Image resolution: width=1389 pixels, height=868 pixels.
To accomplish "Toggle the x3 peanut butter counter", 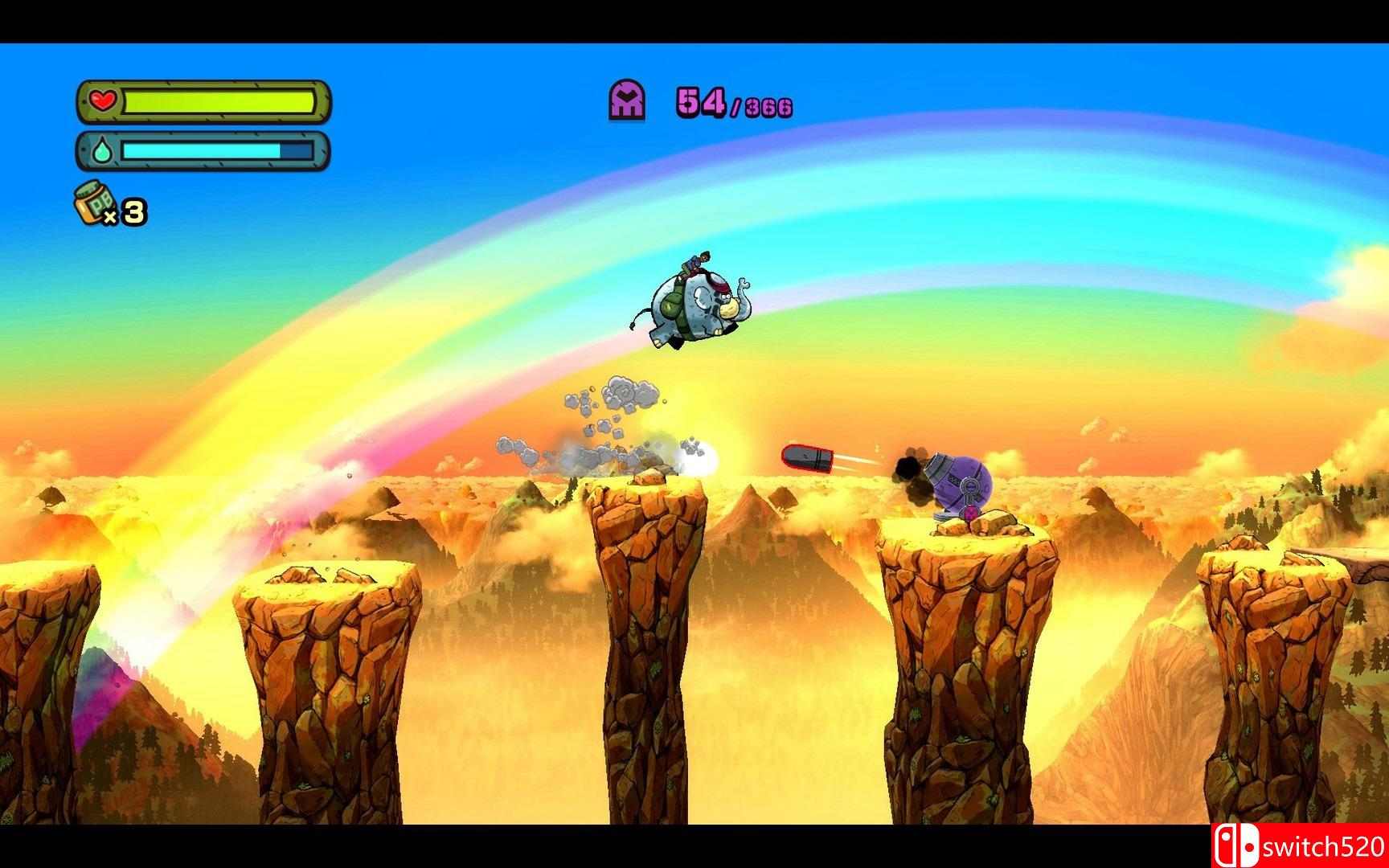I will (129, 211).
